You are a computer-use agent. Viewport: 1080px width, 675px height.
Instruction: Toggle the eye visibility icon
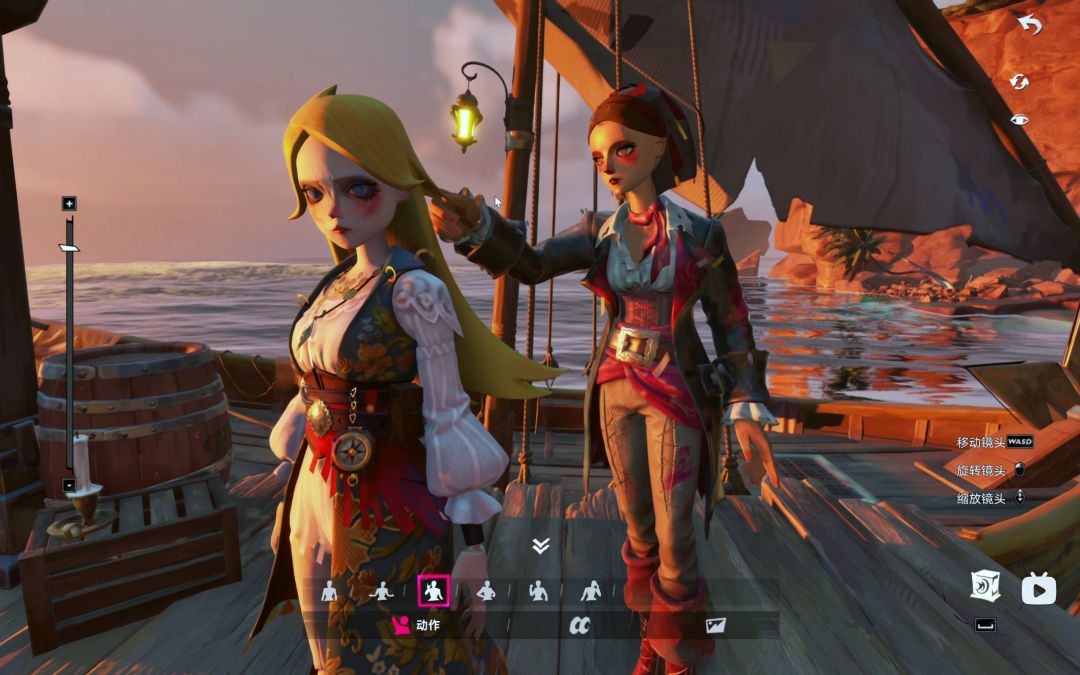point(1019,120)
